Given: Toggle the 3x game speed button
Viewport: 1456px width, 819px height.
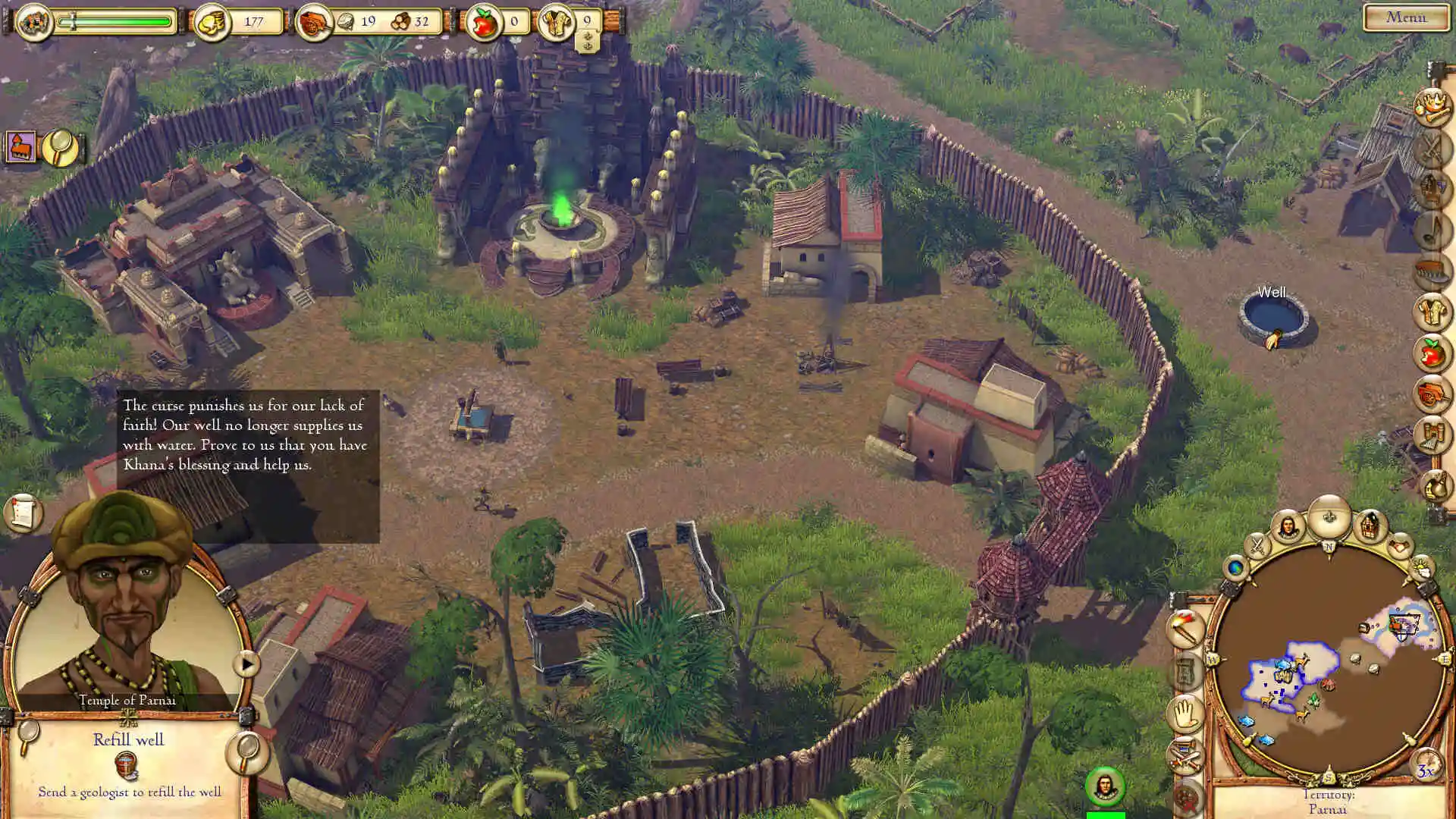Looking at the screenshot, I should (1426, 769).
